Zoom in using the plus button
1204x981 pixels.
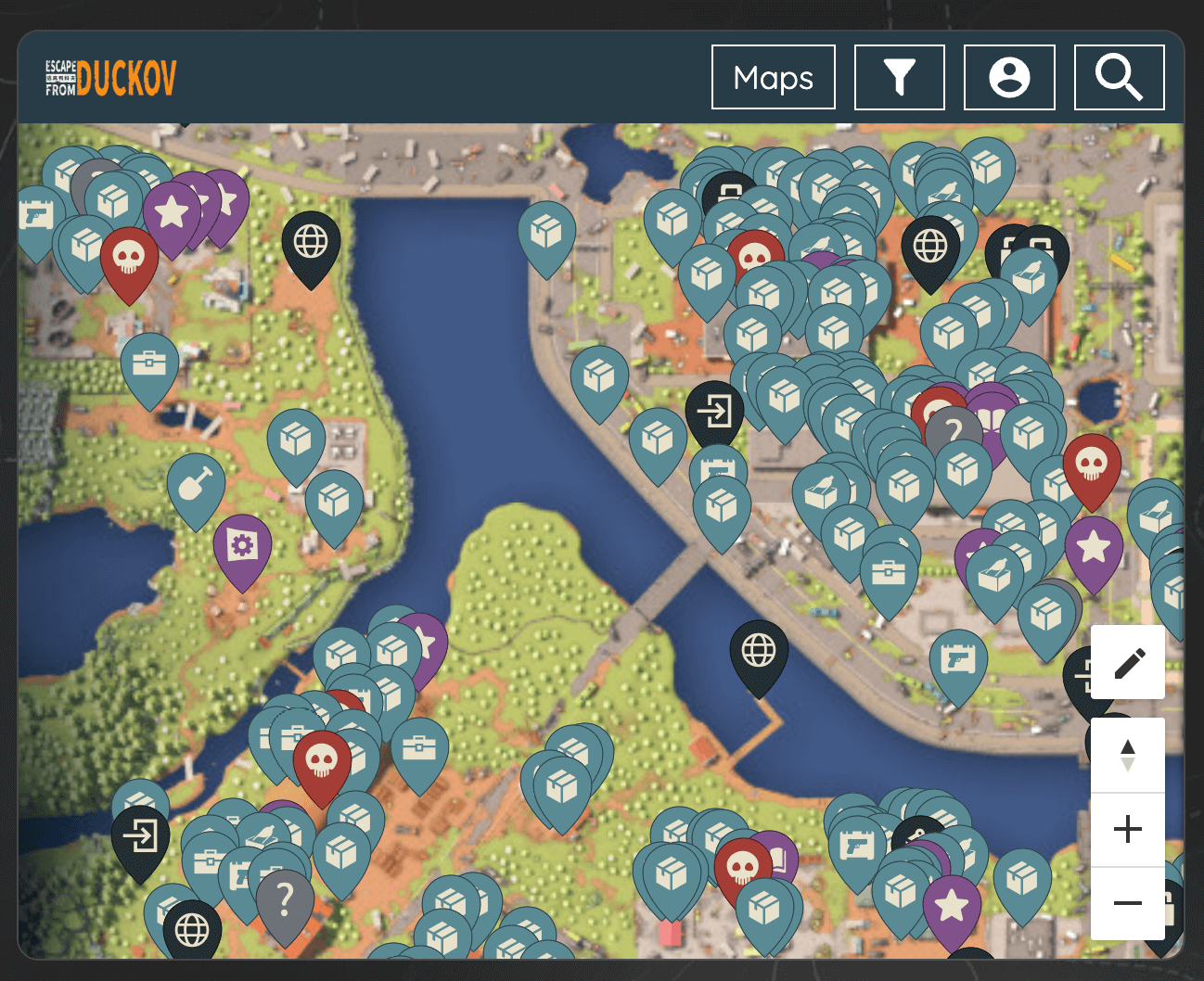click(1127, 829)
